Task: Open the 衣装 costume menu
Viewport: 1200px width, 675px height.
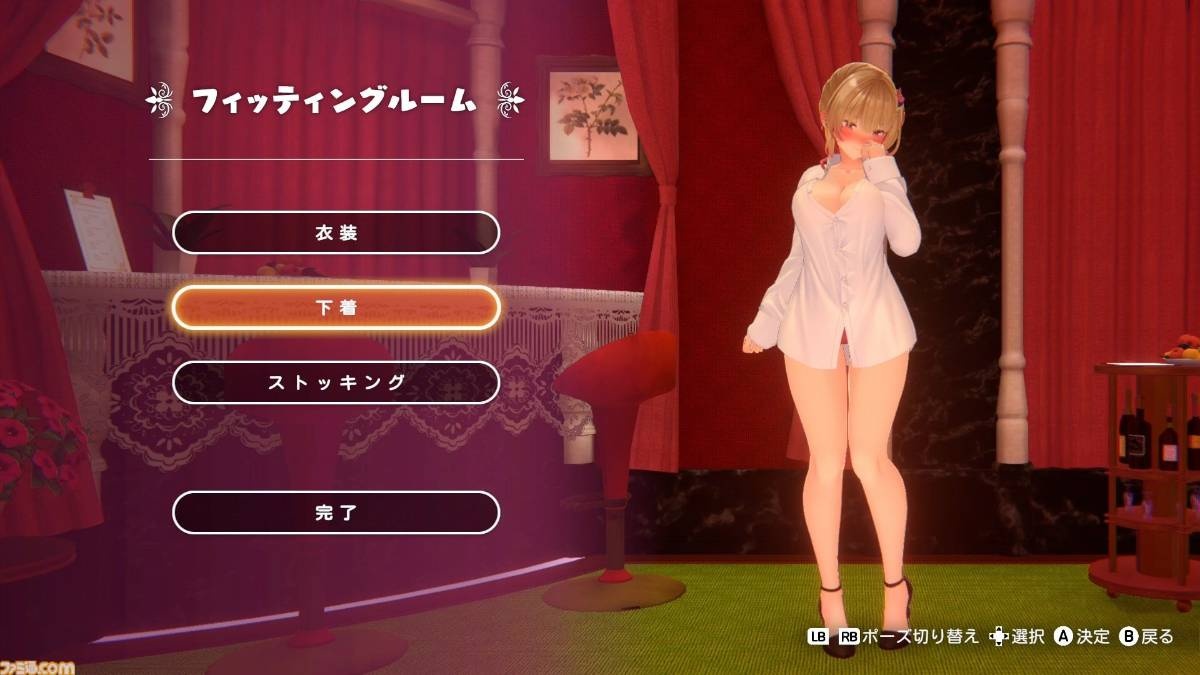Action: 336,233
